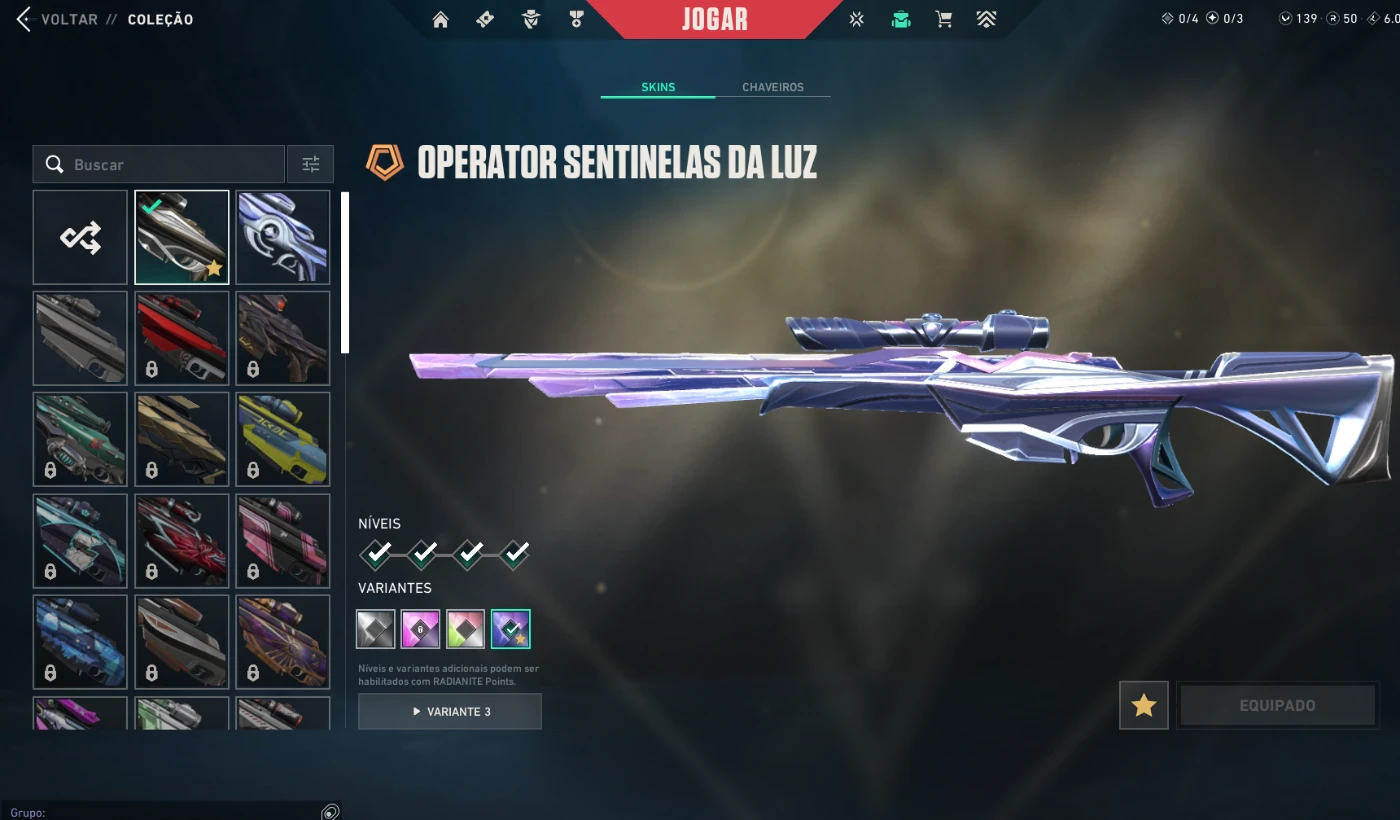Select the random skin shuffle tile
The width and height of the screenshot is (1400, 820).
(80, 237)
